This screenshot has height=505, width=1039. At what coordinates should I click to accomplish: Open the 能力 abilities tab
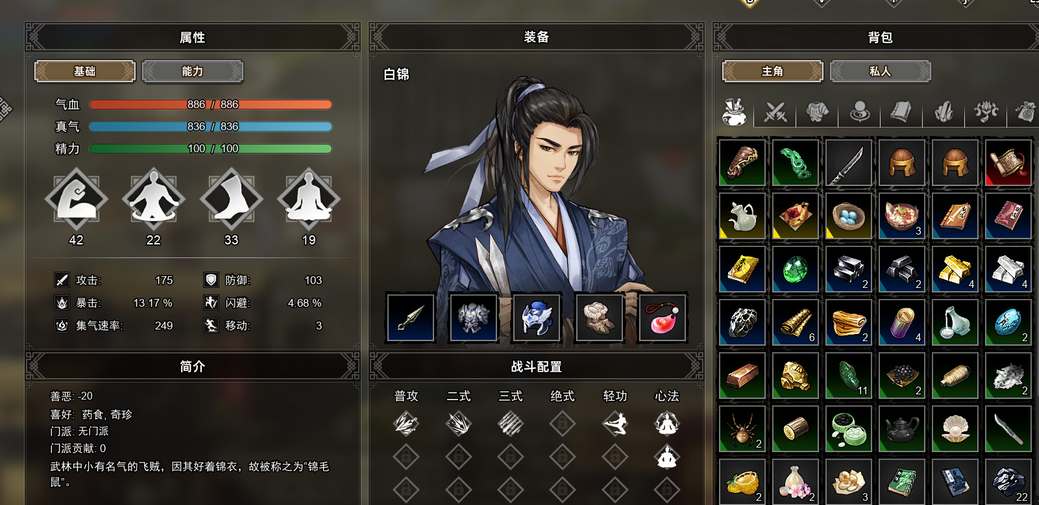[192, 72]
